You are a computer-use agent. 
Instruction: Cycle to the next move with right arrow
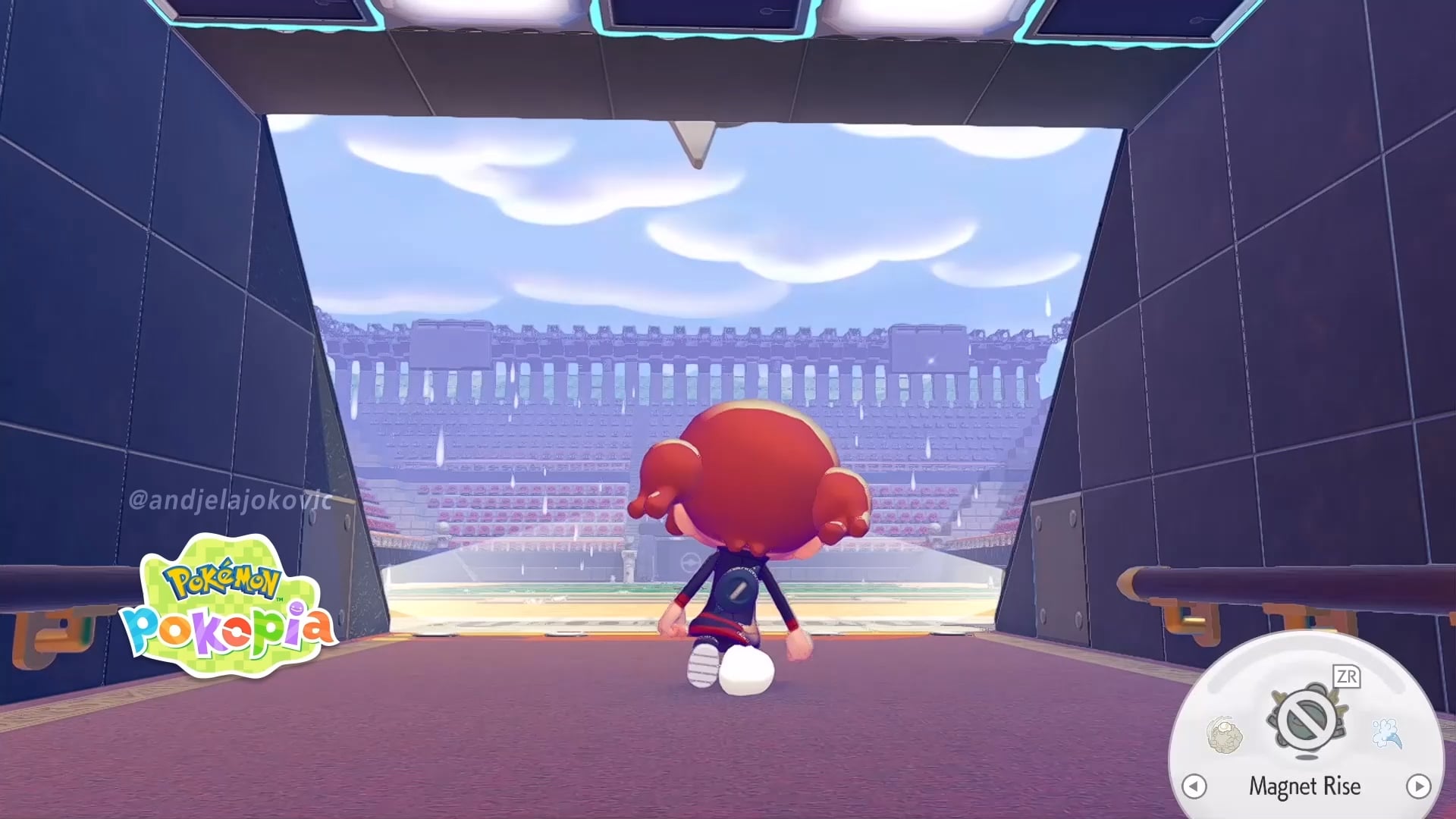[x=1418, y=786]
